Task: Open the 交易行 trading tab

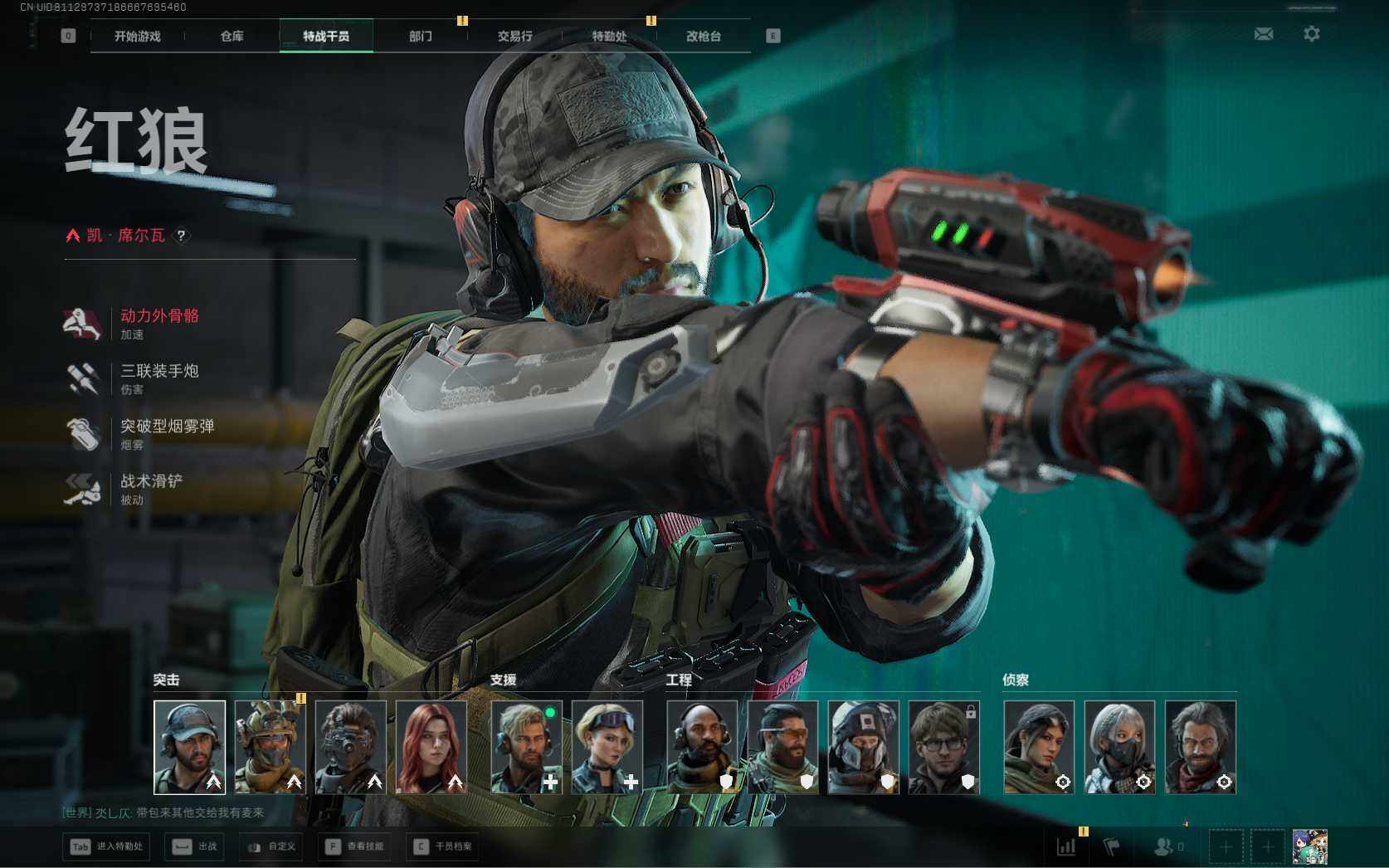Action: (x=515, y=37)
